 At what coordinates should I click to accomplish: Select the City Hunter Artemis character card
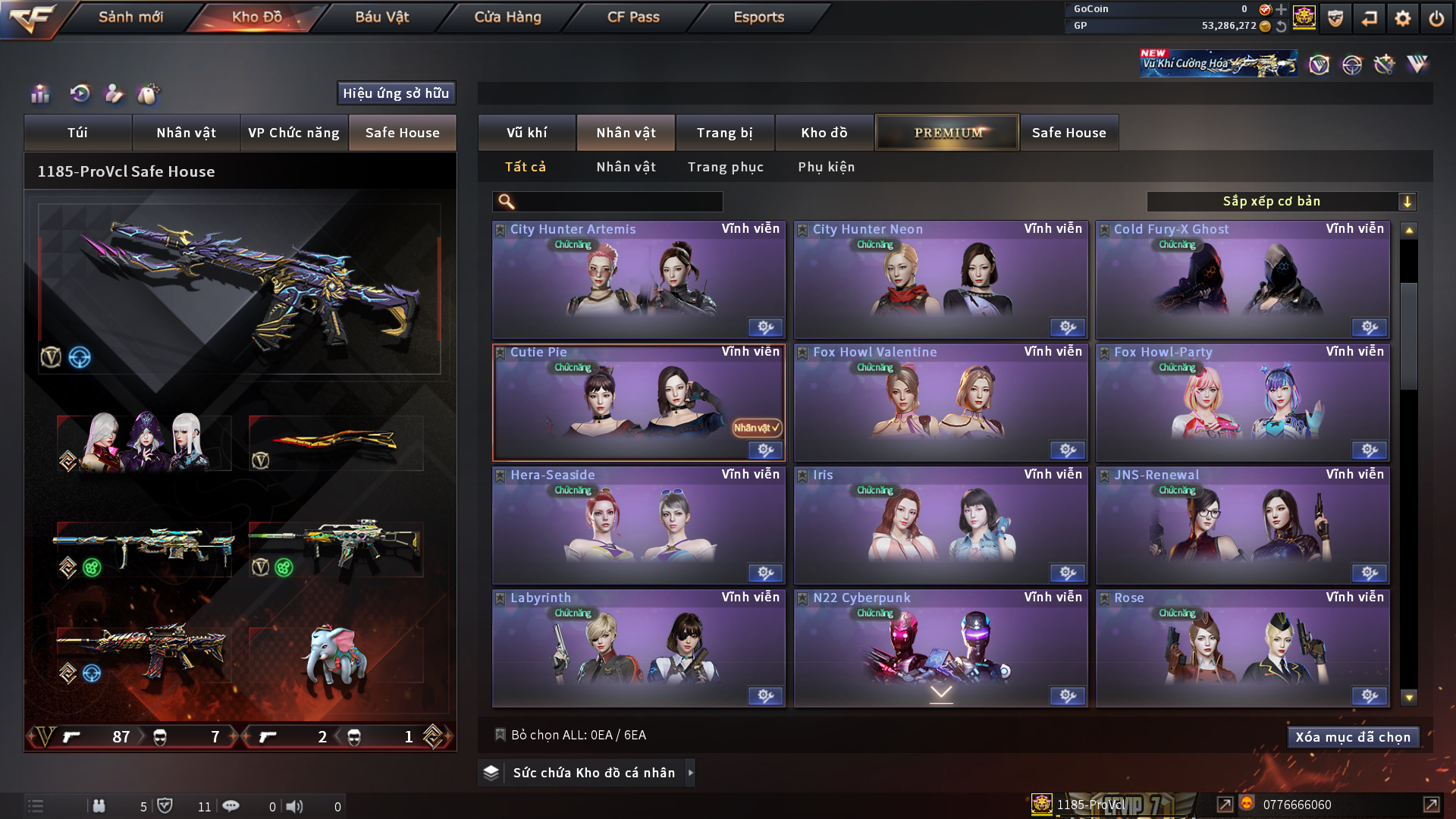[x=639, y=281]
